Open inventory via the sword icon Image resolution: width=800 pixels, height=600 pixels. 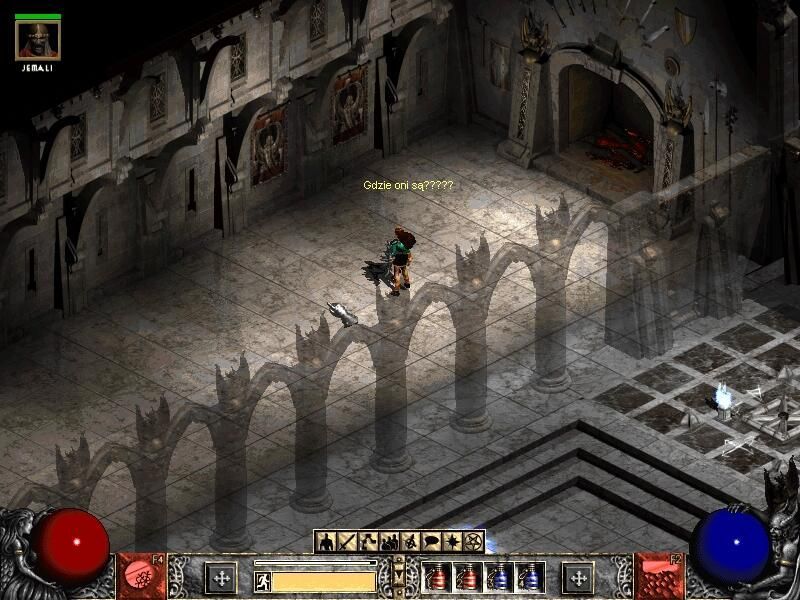[346, 542]
